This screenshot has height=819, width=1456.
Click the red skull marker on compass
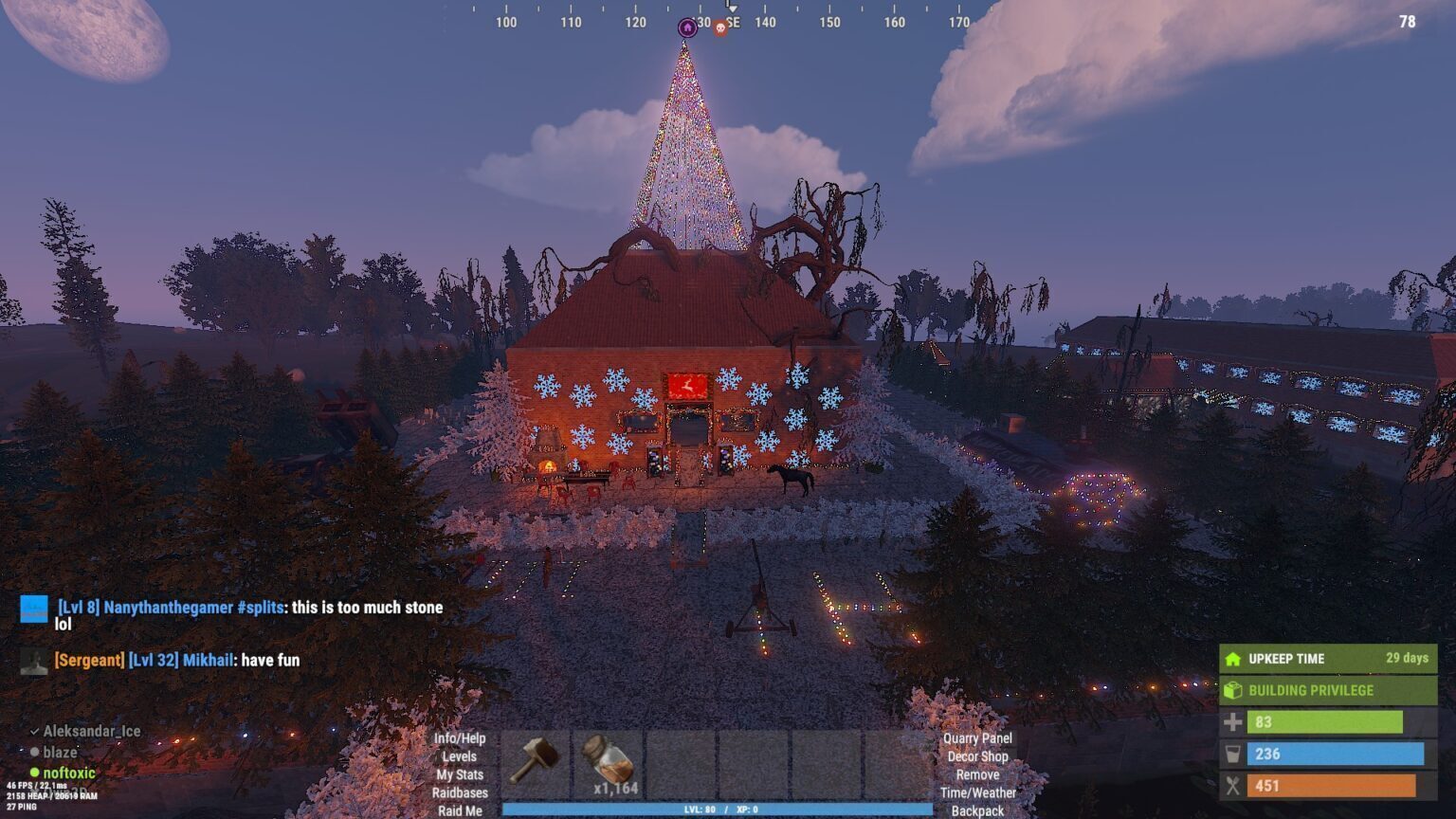(719, 28)
